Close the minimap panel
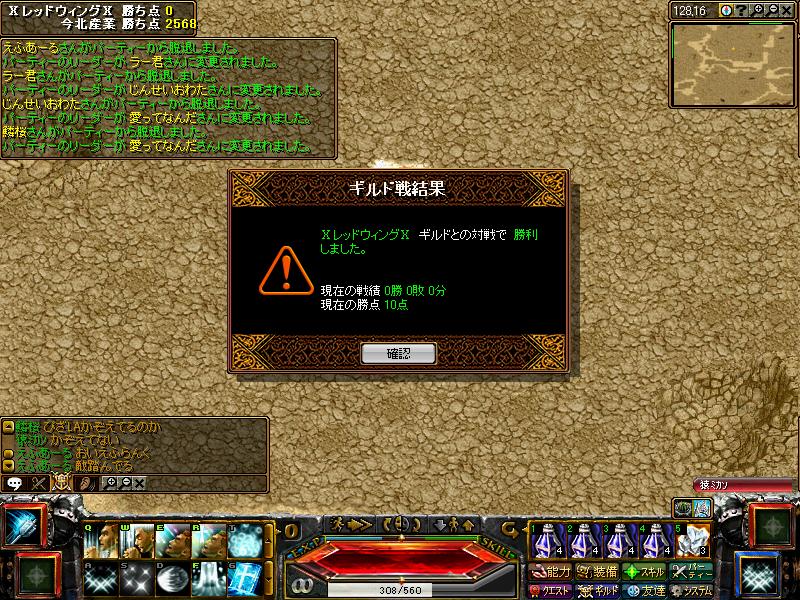The image size is (800, 600). [x=789, y=10]
